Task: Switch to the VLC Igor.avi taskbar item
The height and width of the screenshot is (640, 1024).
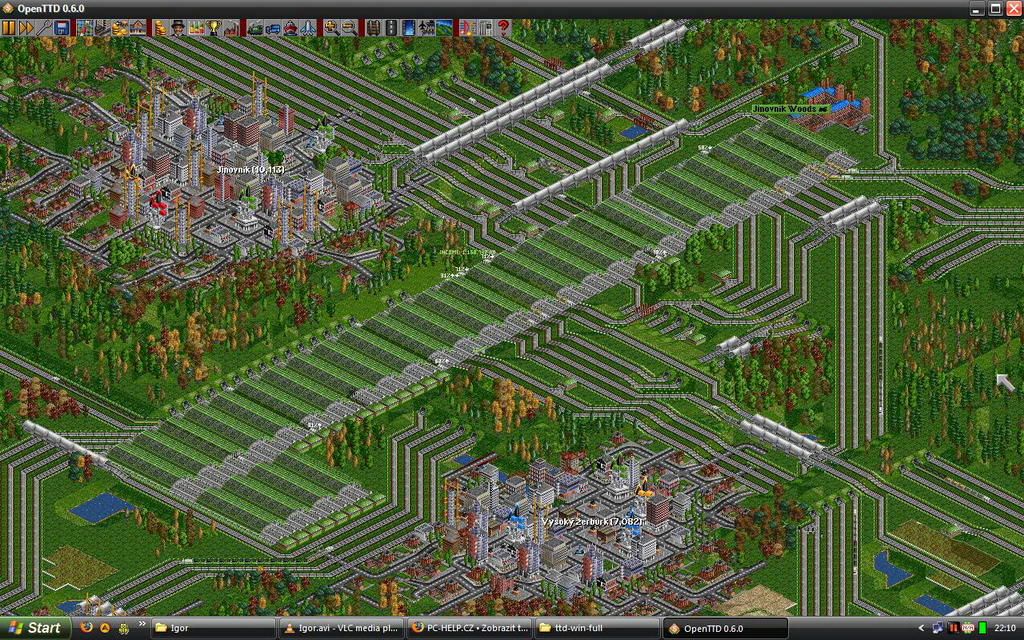Action: pyautogui.click(x=340, y=628)
